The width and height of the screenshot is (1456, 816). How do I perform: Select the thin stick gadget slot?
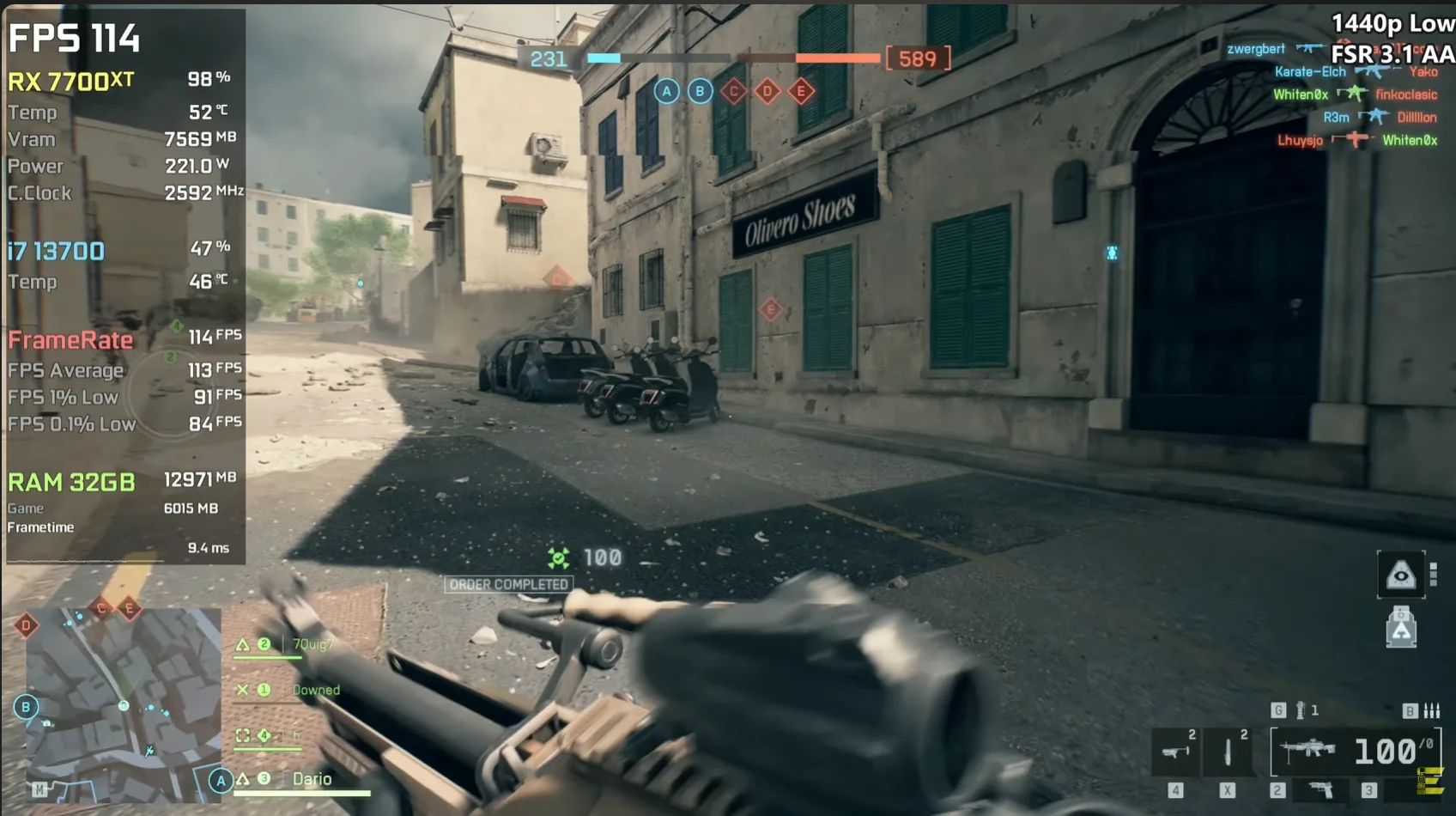(1228, 752)
